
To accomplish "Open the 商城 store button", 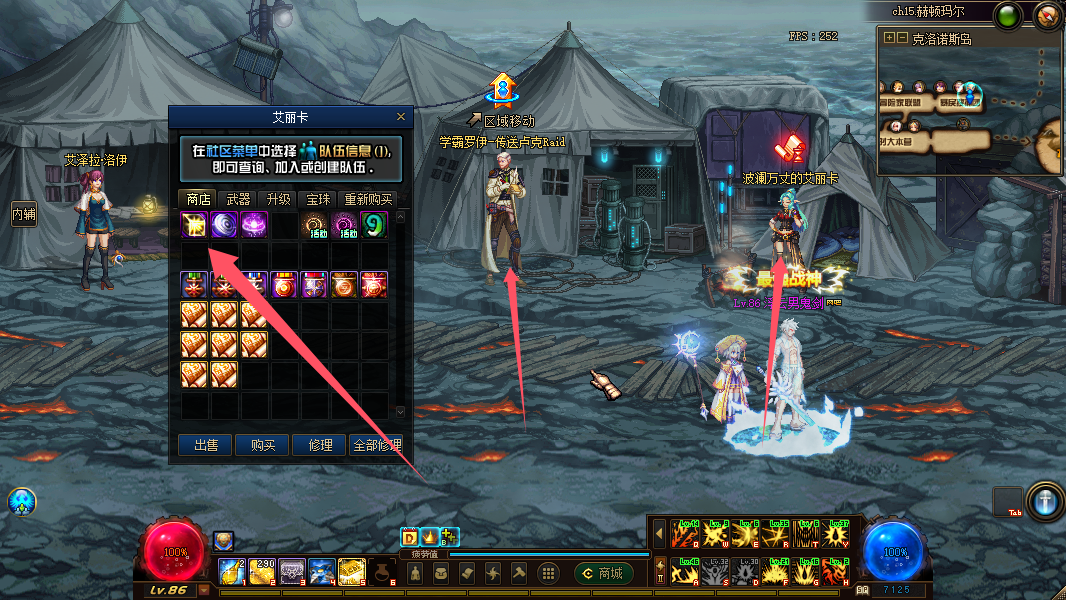I will [604, 573].
